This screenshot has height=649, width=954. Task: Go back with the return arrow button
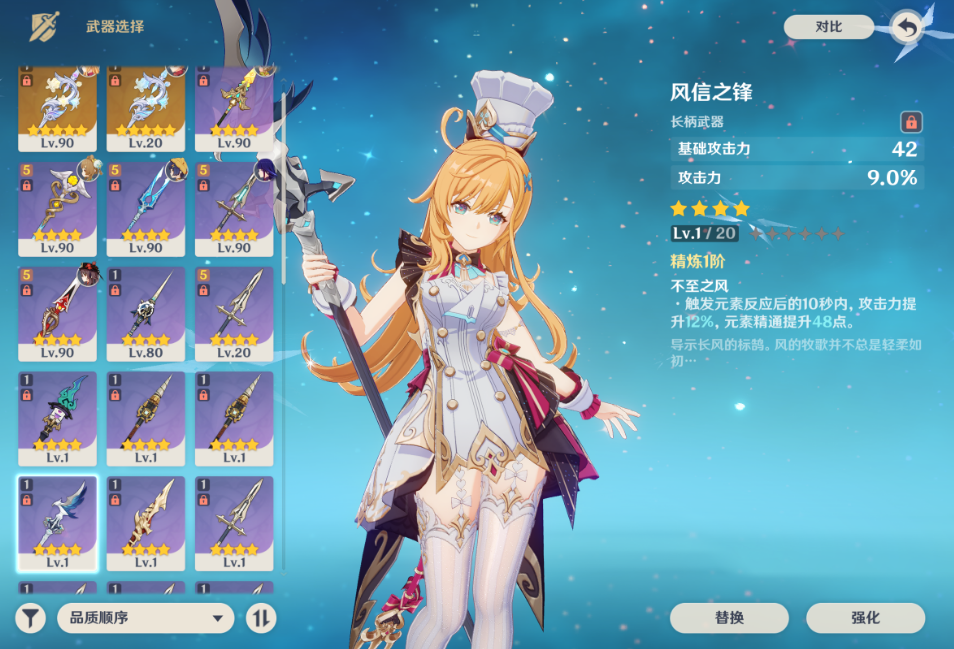(x=905, y=27)
